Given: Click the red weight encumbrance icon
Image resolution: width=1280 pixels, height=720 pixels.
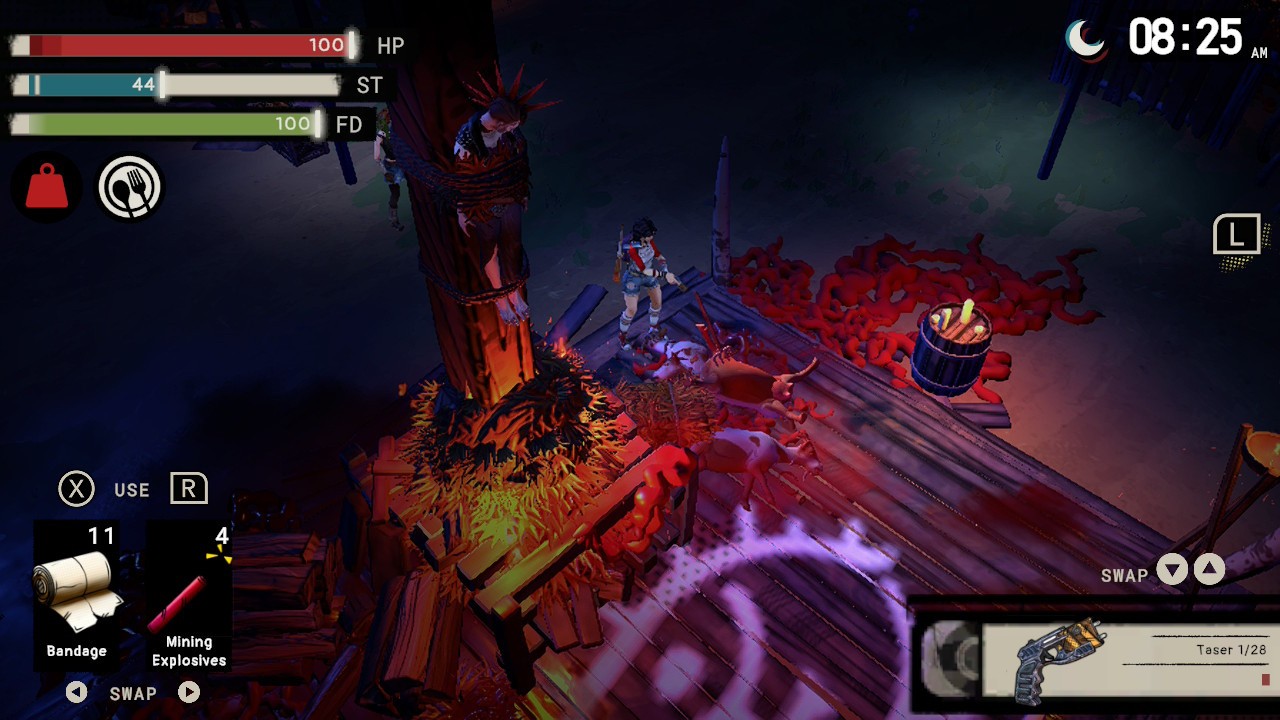Looking at the screenshot, I should click(x=46, y=187).
